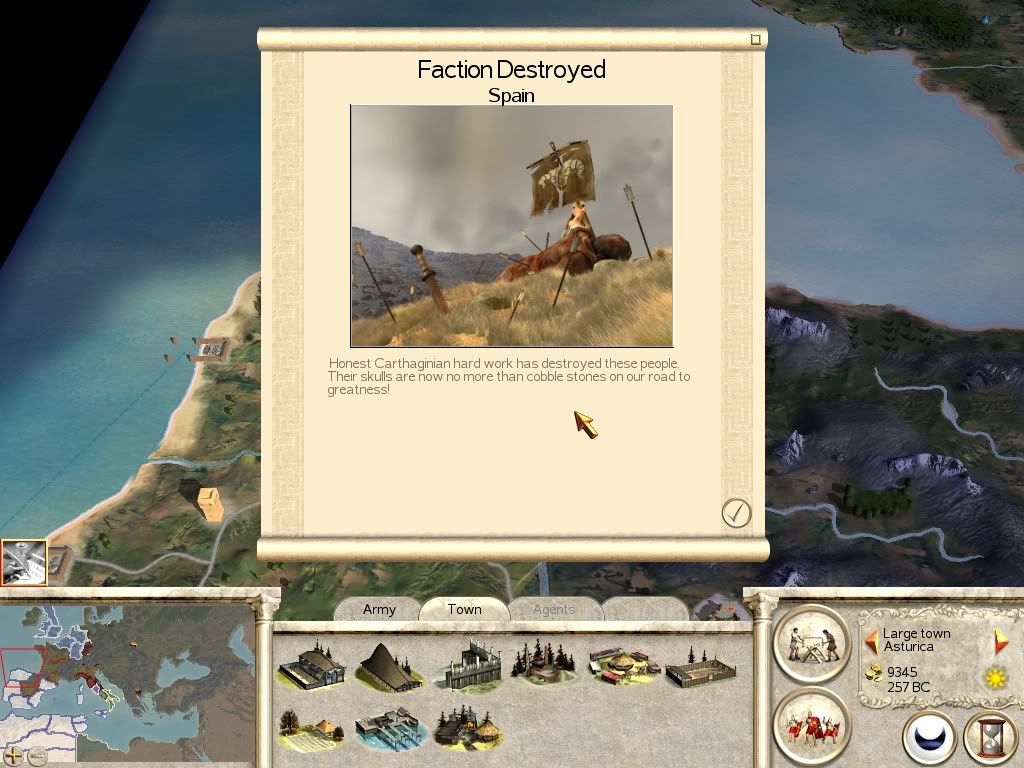The image size is (1024, 768).
Task: Dismiss the Faction Destroyed scroll with the checkmark
Action: click(x=736, y=513)
